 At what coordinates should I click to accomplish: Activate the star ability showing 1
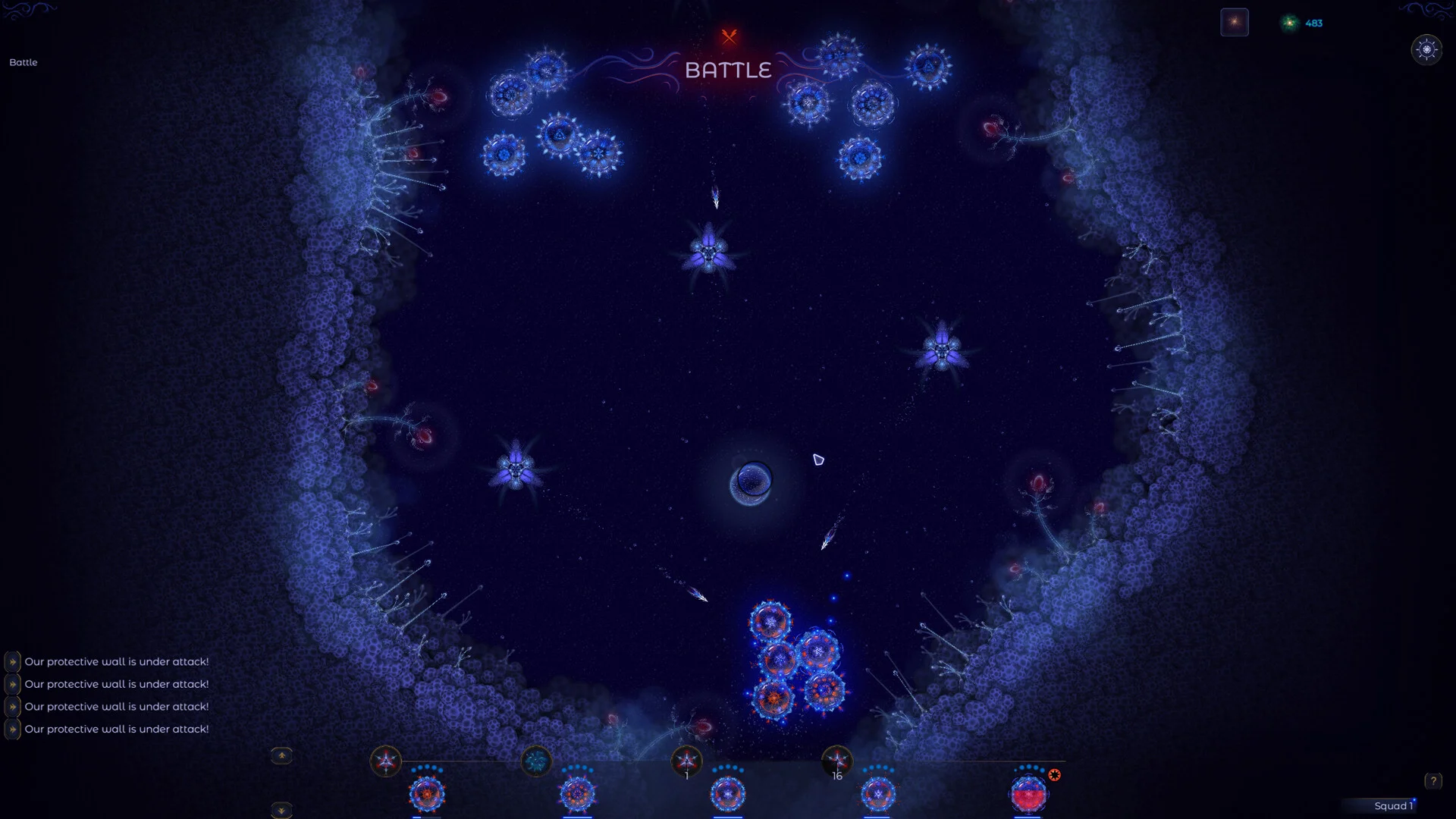[687, 761]
